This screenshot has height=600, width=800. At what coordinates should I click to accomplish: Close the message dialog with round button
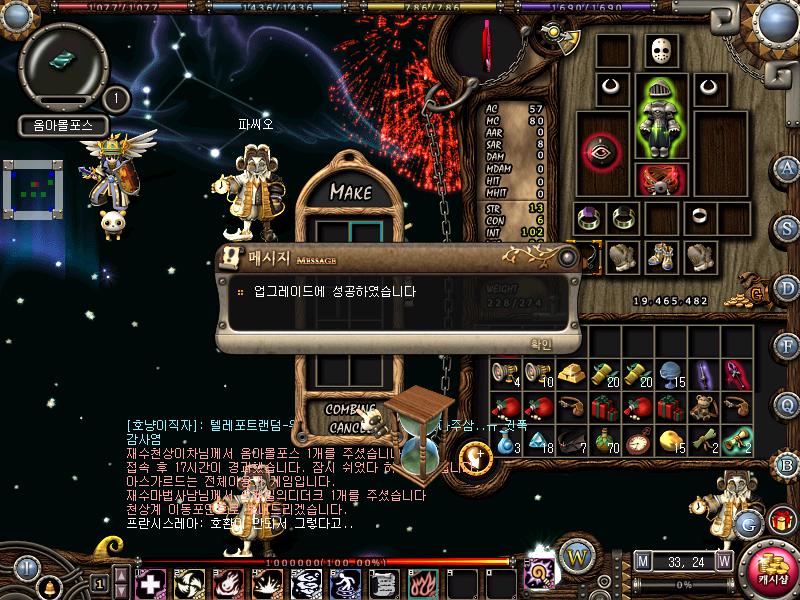(568, 257)
